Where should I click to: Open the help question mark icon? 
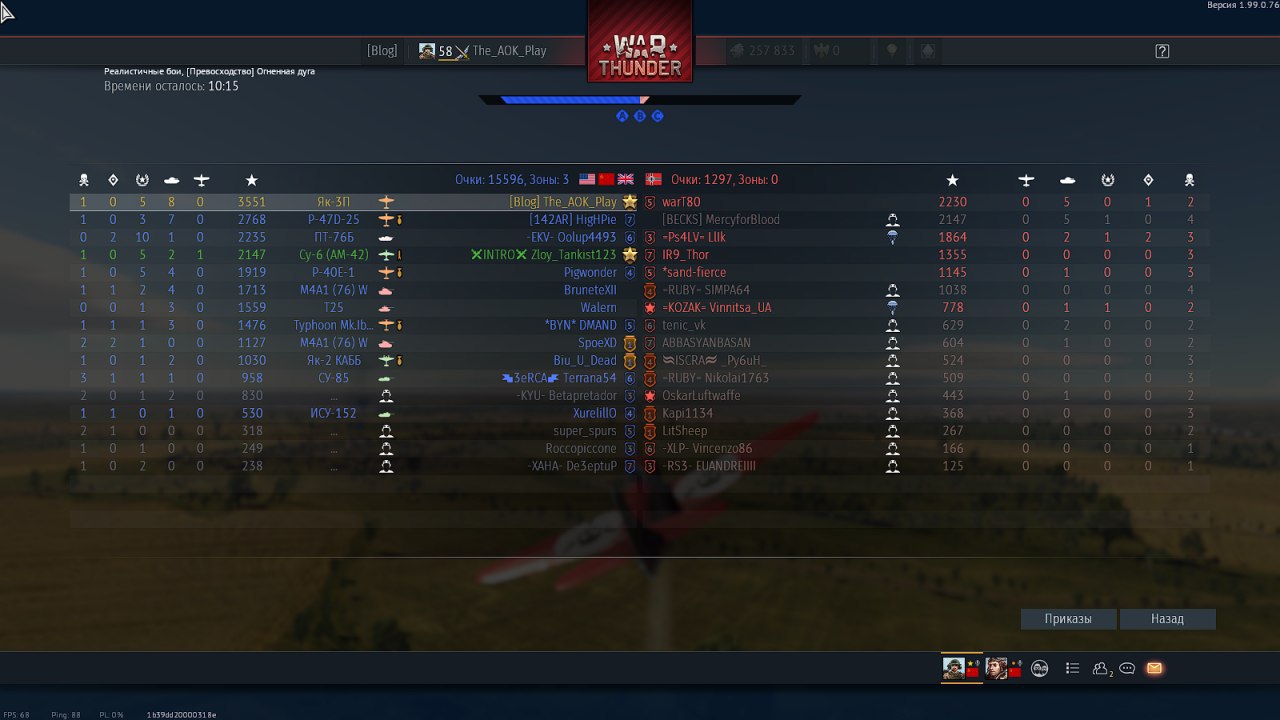pyautogui.click(x=1162, y=51)
